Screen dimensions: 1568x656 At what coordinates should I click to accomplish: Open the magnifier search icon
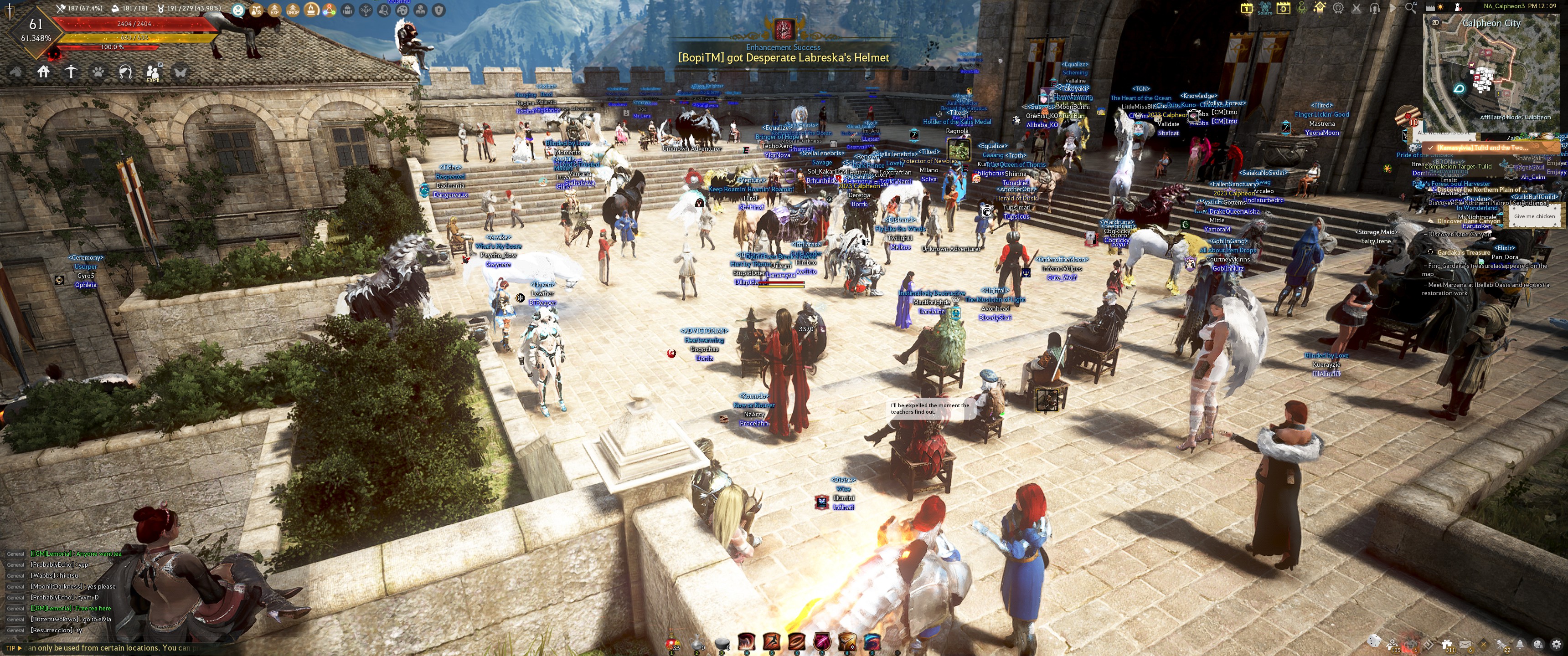coord(1410,8)
